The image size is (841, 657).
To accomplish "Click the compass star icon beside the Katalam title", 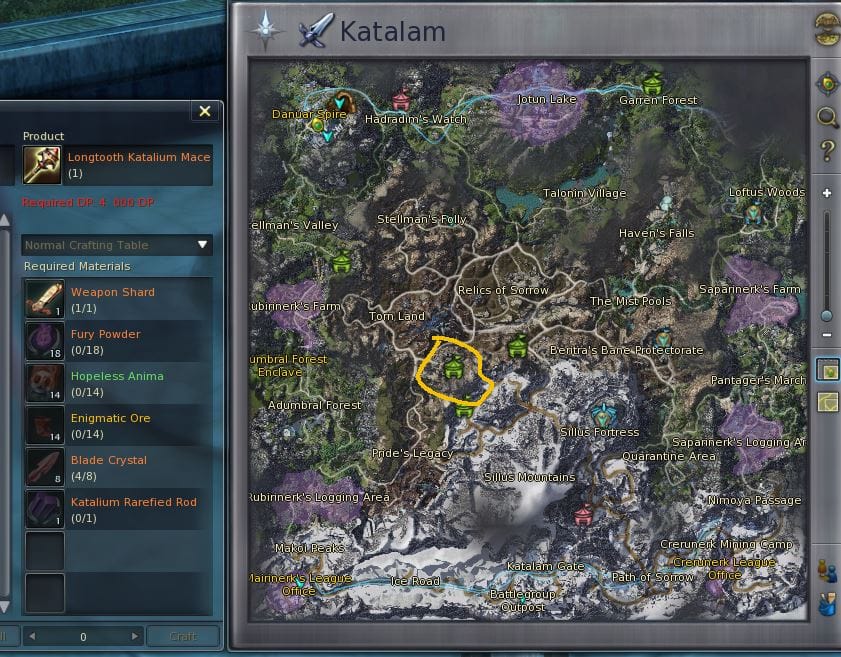I will pyautogui.click(x=266, y=30).
